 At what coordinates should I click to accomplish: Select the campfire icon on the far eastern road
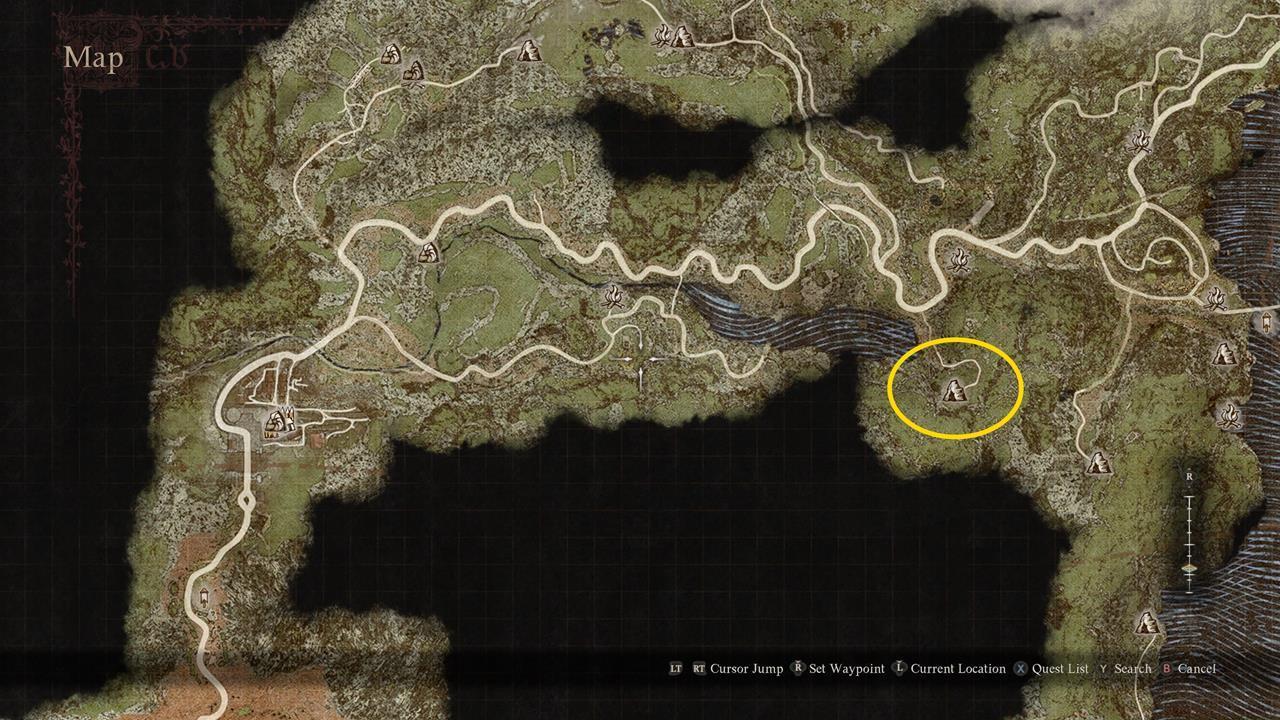pyautogui.click(x=1217, y=299)
